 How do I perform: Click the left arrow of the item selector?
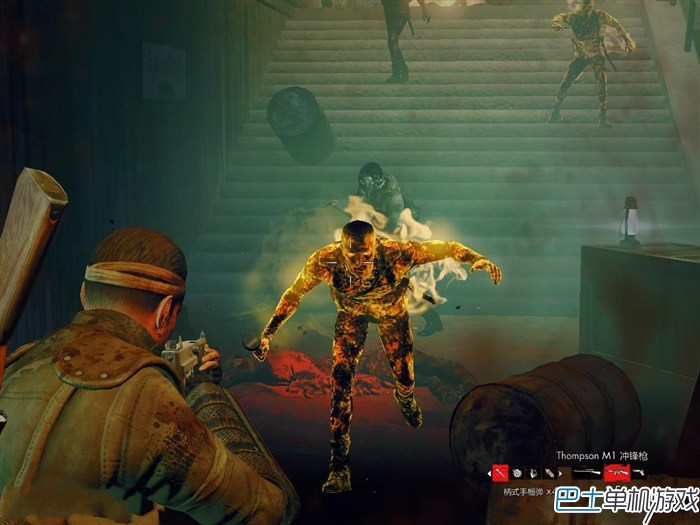coord(489,472)
